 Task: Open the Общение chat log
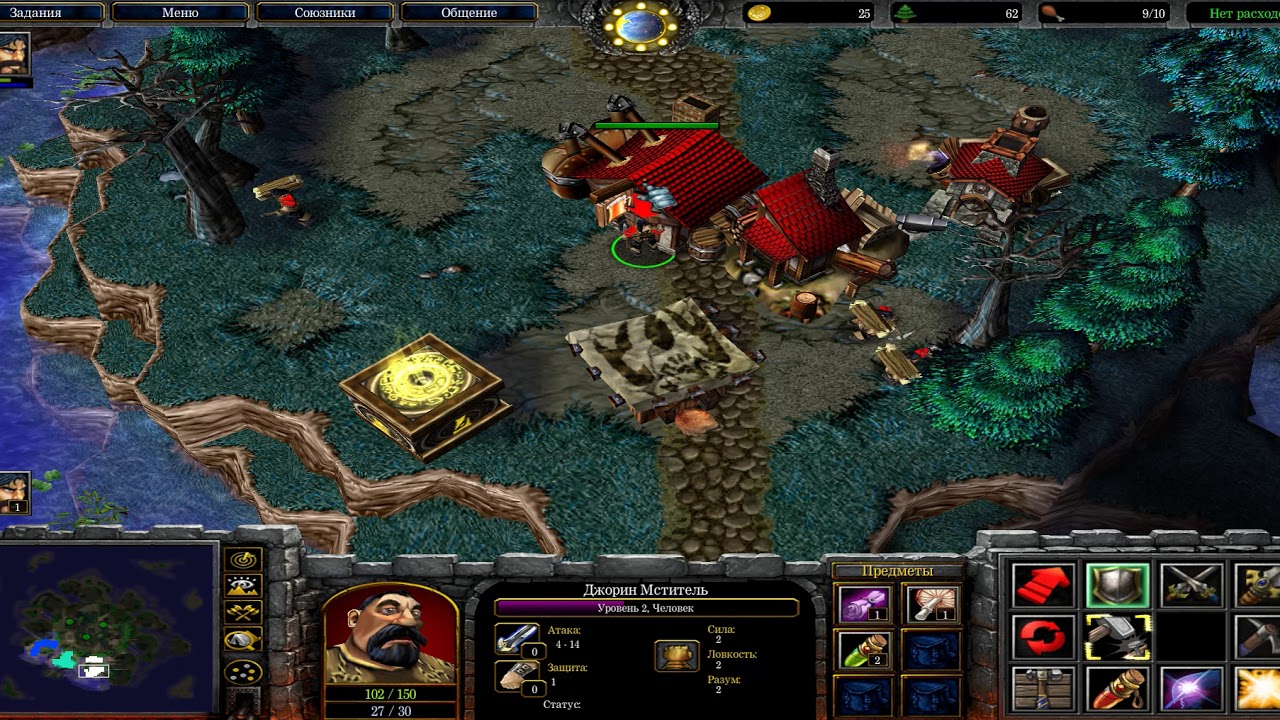(468, 13)
